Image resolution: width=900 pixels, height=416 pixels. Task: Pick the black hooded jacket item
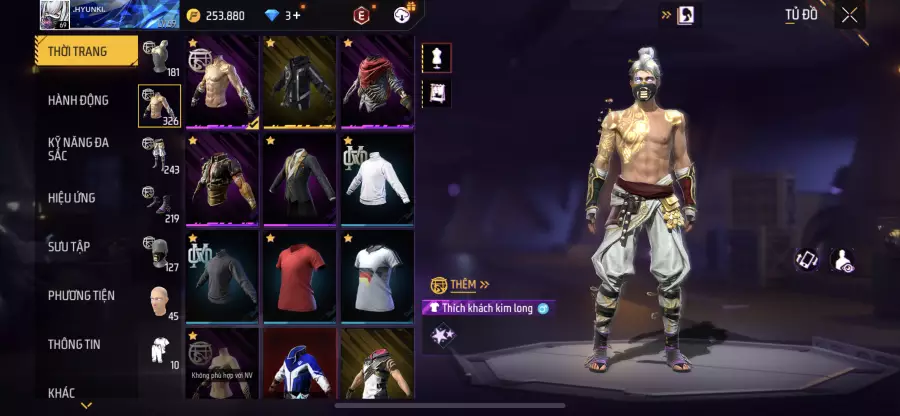click(x=299, y=83)
